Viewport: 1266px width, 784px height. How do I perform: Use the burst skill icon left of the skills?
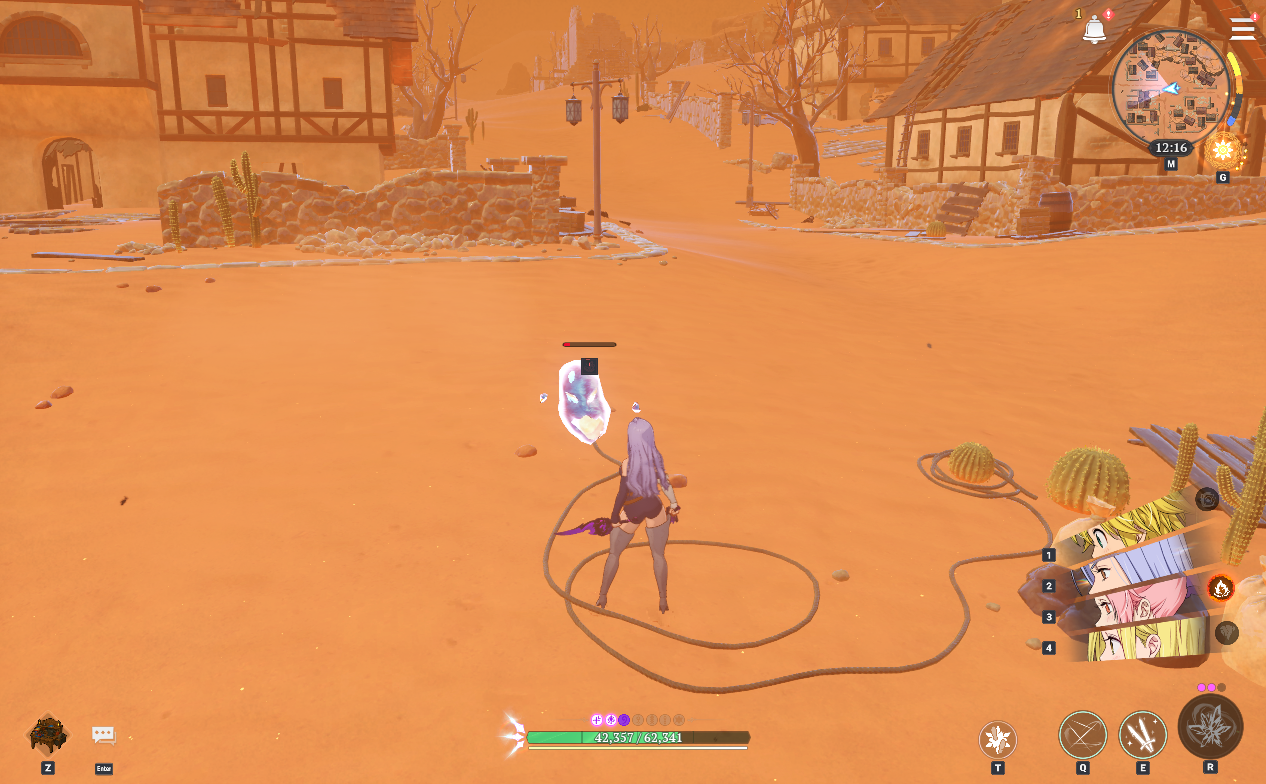click(997, 740)
